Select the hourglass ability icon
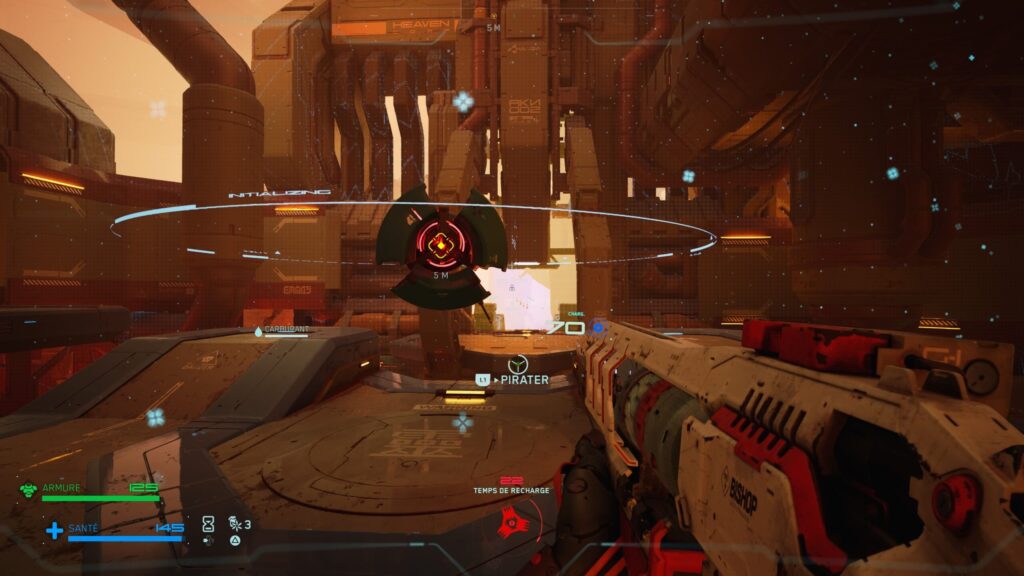This screenshot has width=1024, height=576. point(208,523)
